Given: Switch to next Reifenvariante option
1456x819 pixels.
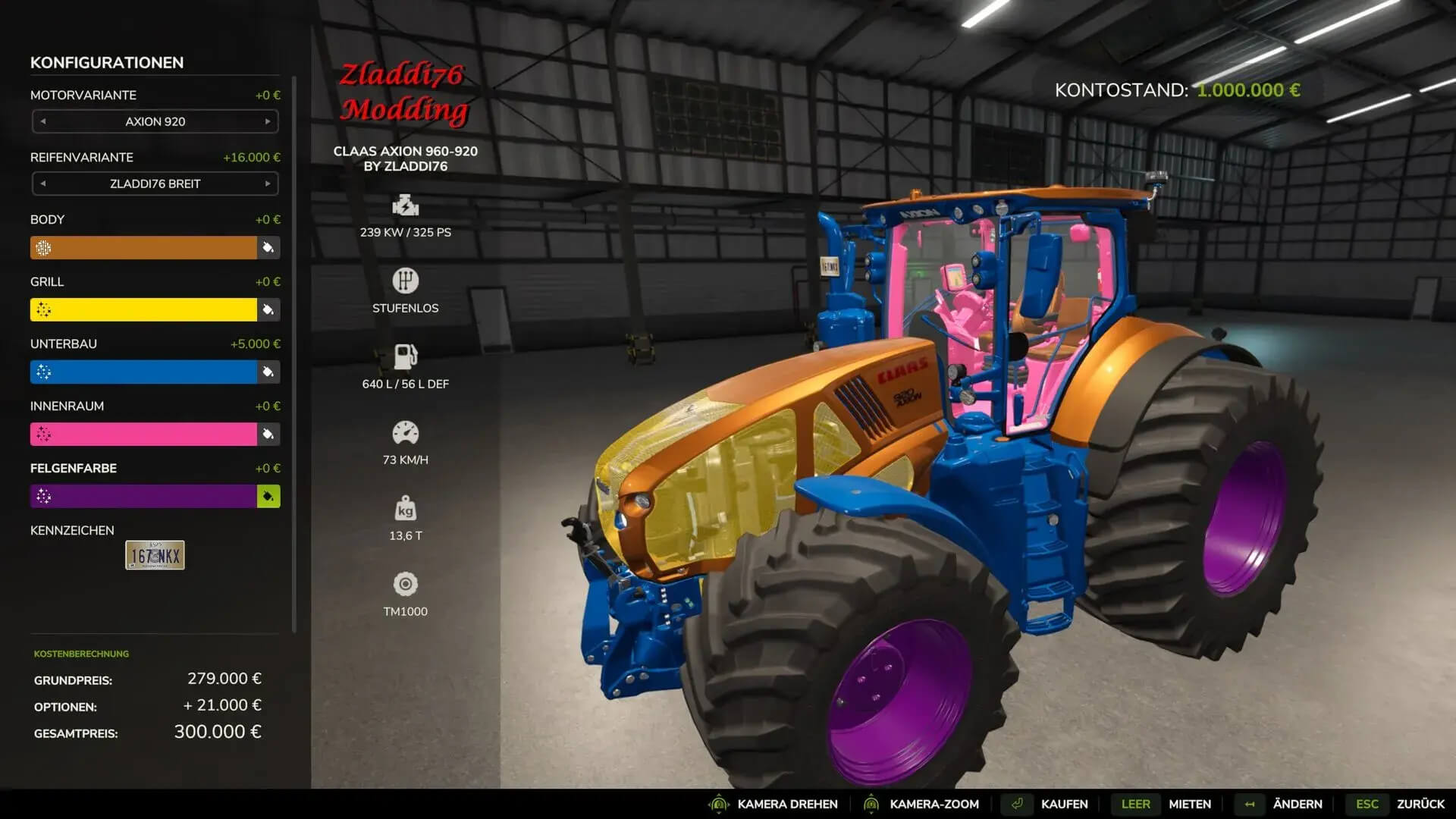Looking at the screenshot, I should (268, 184).
